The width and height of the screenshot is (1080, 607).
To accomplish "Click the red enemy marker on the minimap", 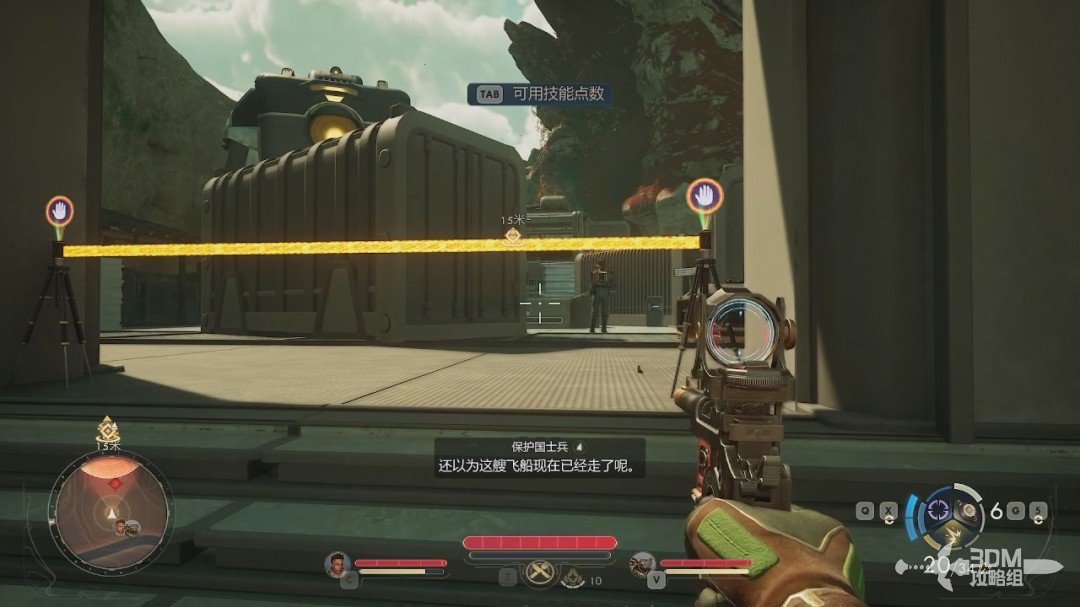I will 114,484.
